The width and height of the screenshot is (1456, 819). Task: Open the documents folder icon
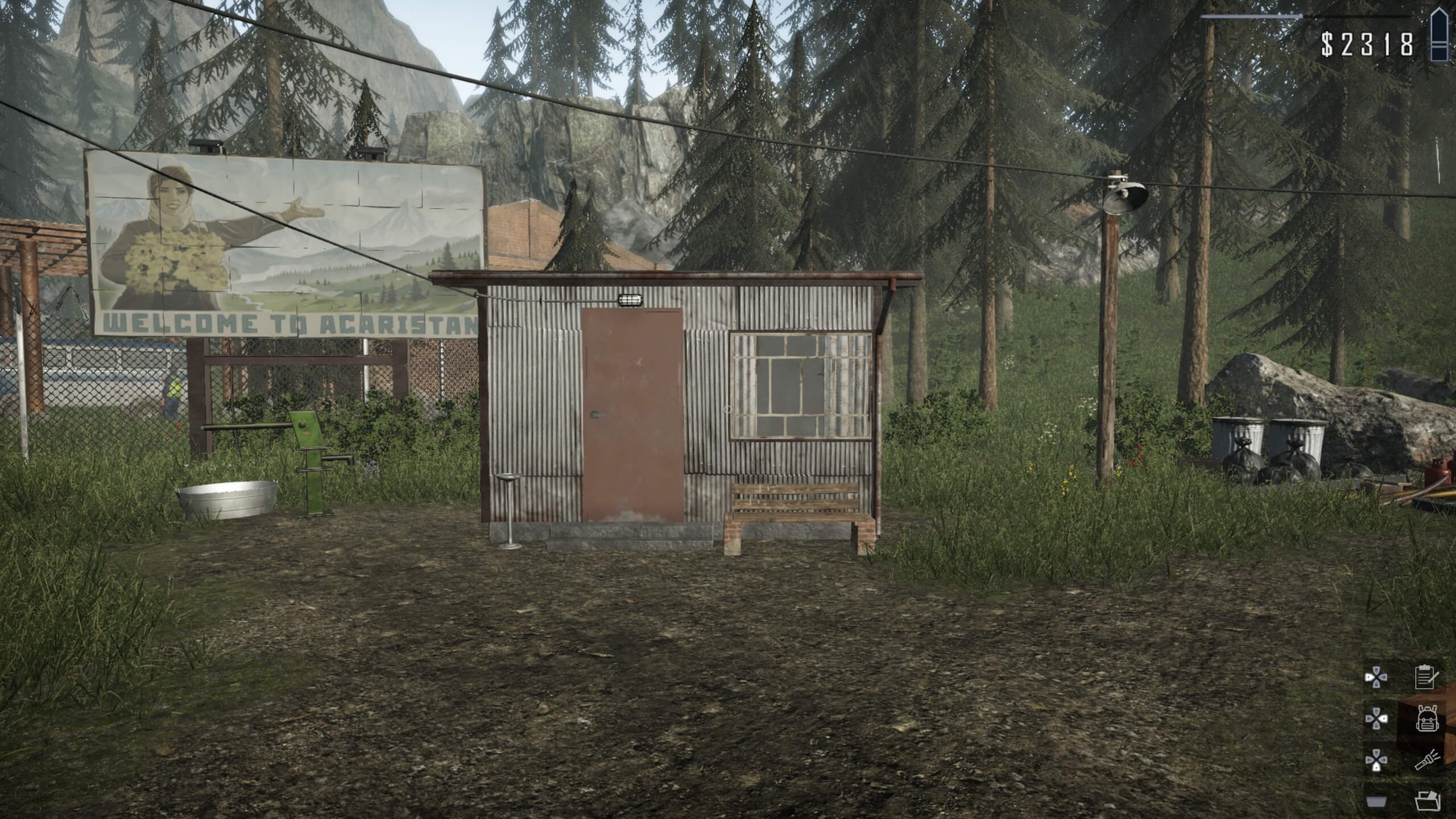[1428, 800]
